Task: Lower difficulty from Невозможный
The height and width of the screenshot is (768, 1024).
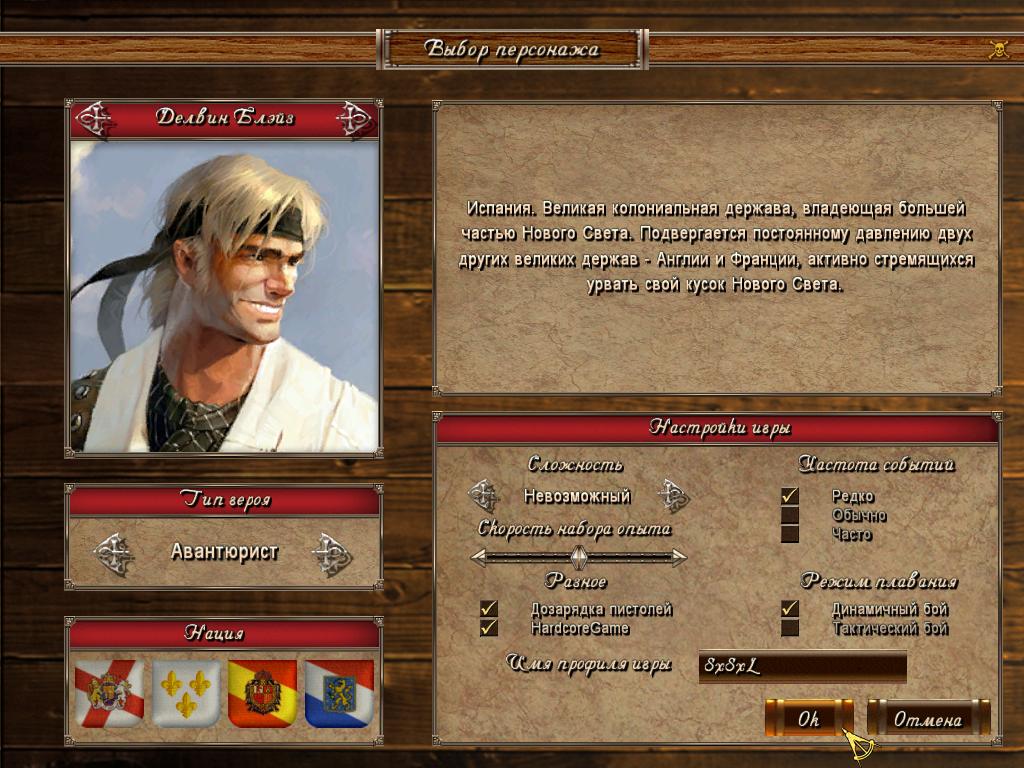Action: click(484, 495)
